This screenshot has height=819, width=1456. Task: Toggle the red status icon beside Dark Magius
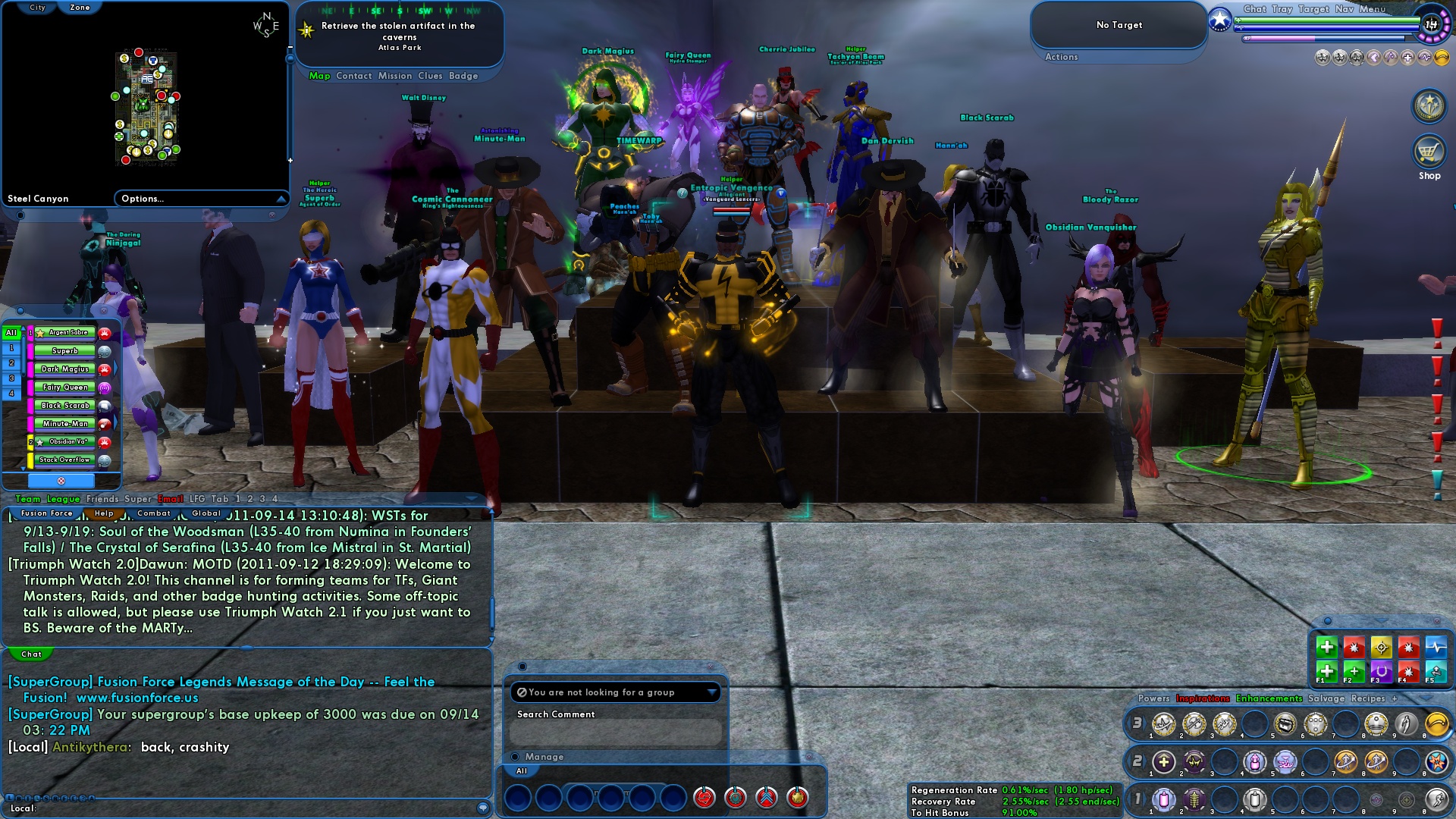(105, 369)
